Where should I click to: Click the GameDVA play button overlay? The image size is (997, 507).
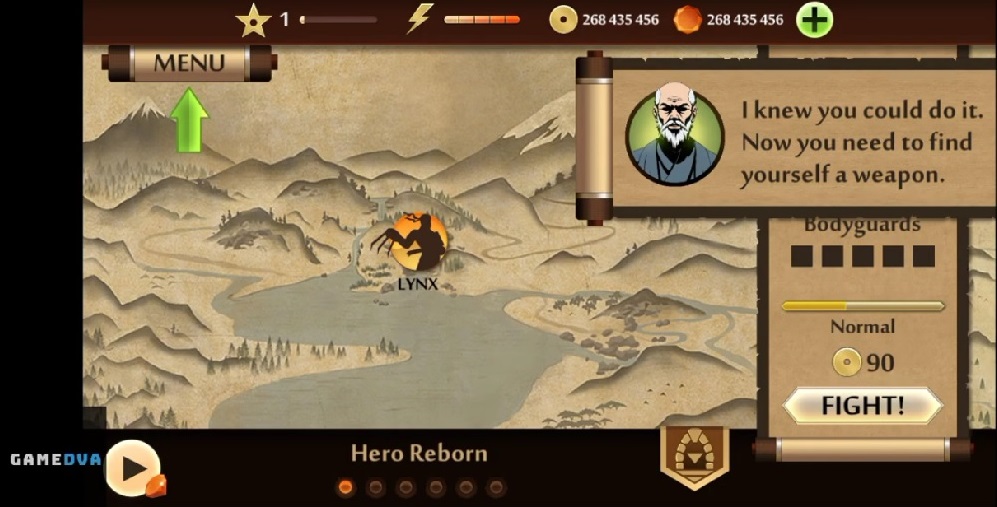pos(134,467)
